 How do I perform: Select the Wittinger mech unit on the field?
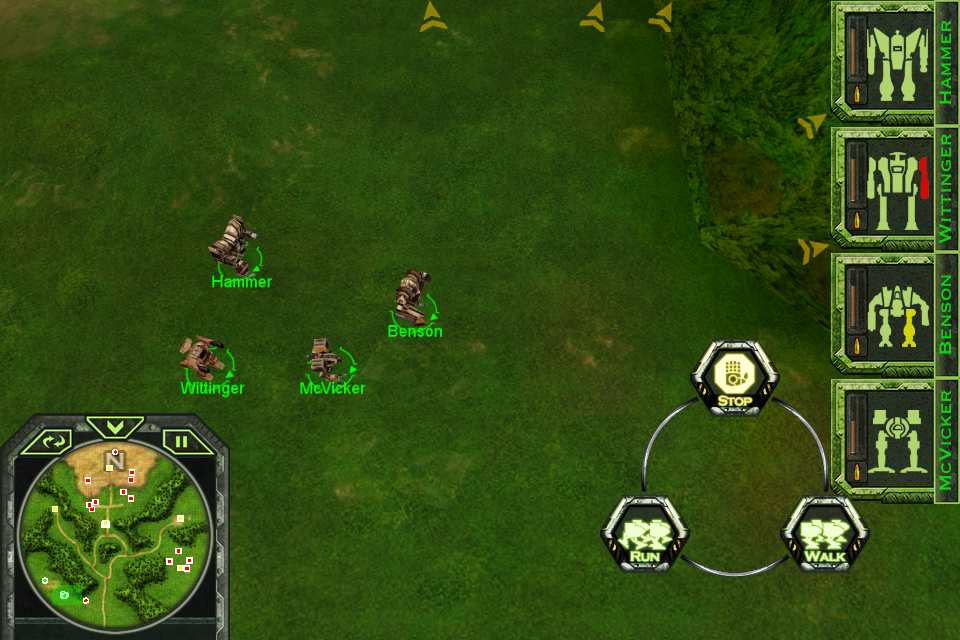[x=202, y=353]
